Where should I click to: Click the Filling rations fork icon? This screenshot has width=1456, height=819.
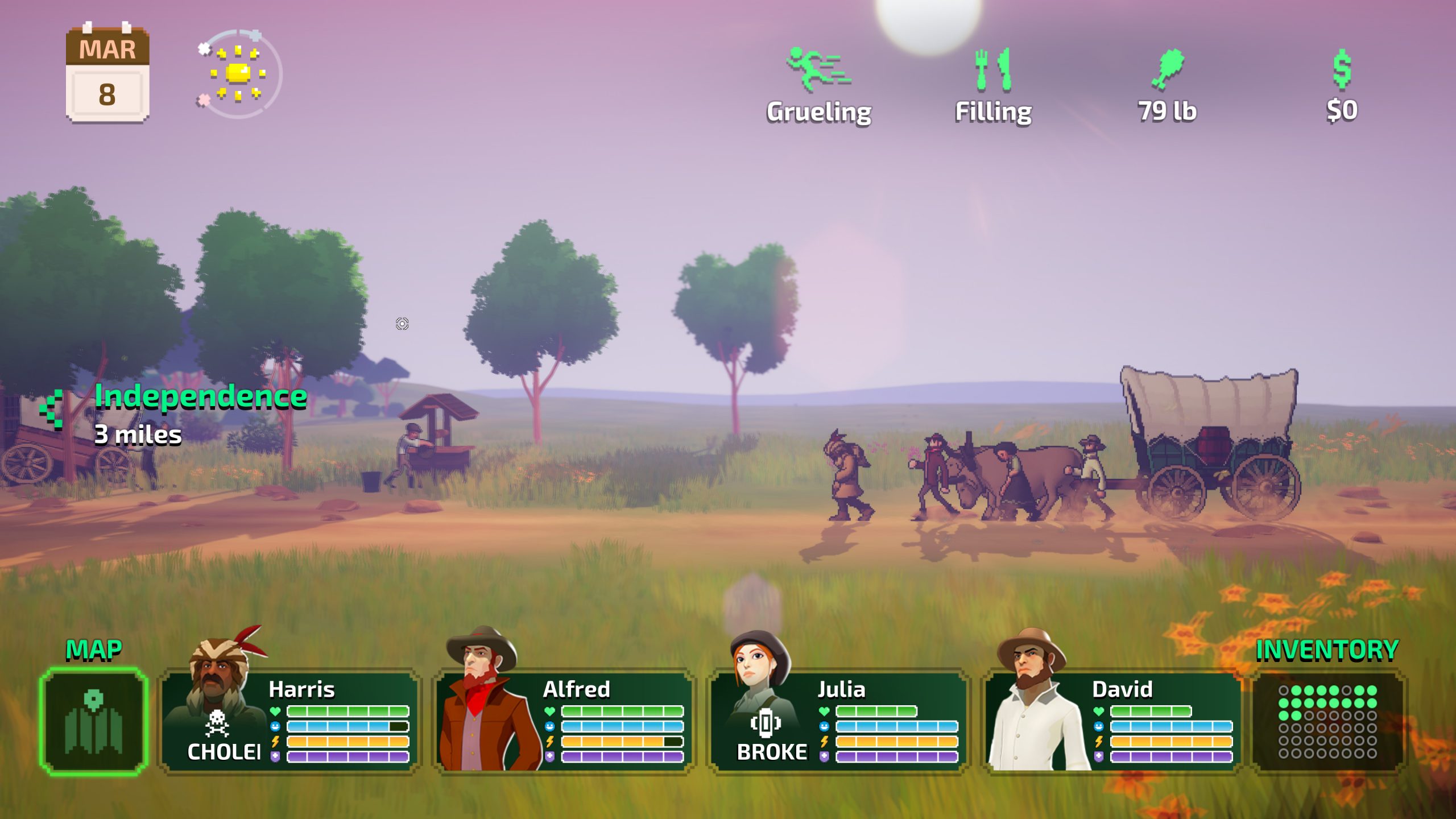993,71
